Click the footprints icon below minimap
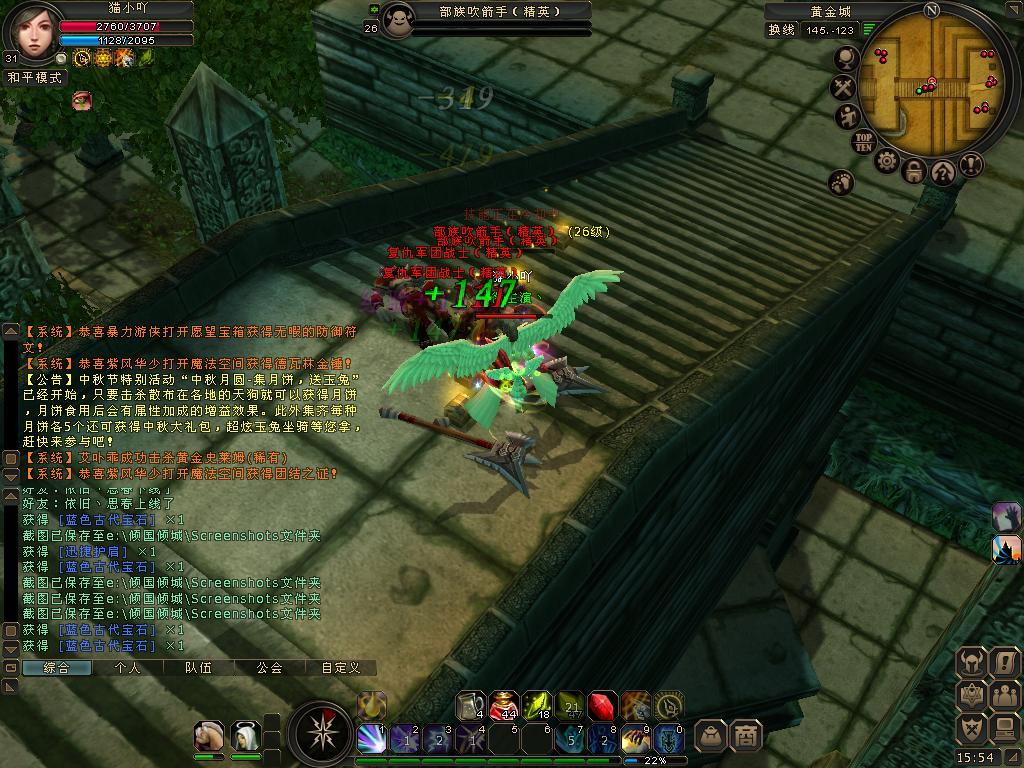The height and width of the screenshot is (768, 1024). point(841,182)
